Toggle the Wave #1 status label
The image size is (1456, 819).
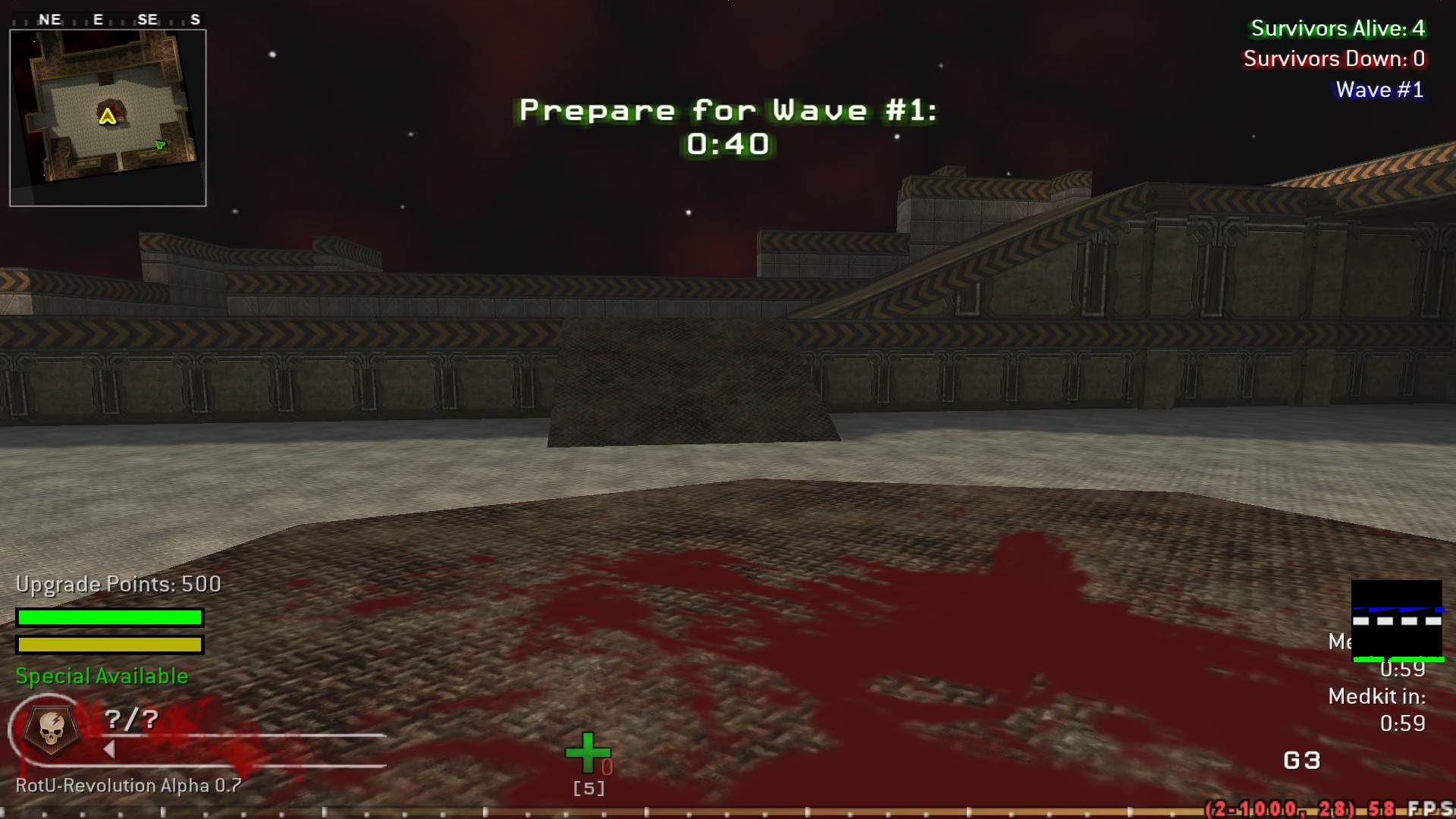1379,89
